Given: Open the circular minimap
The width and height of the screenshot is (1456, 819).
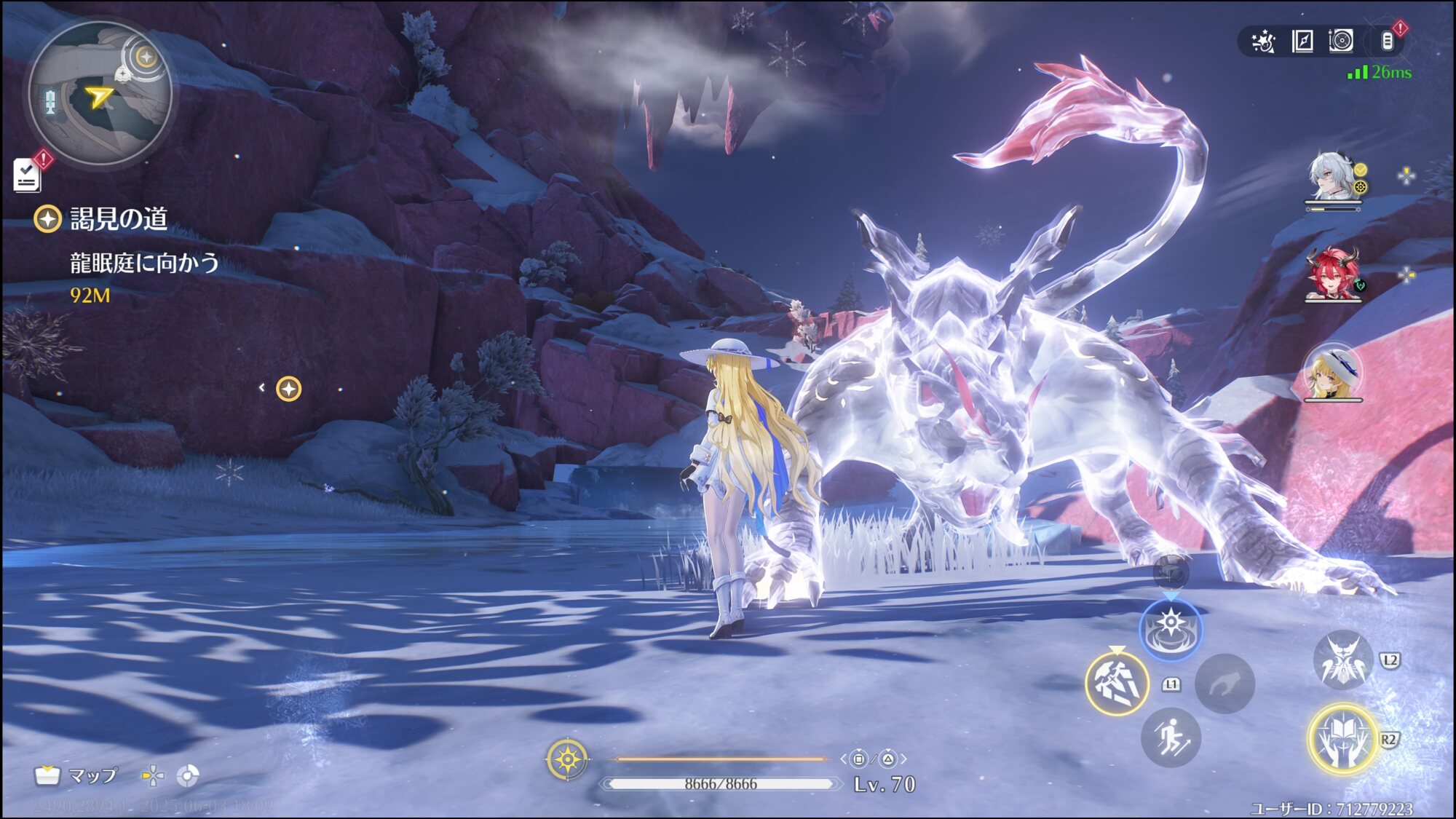Looking at the screenshot, I should click(100, 92).
